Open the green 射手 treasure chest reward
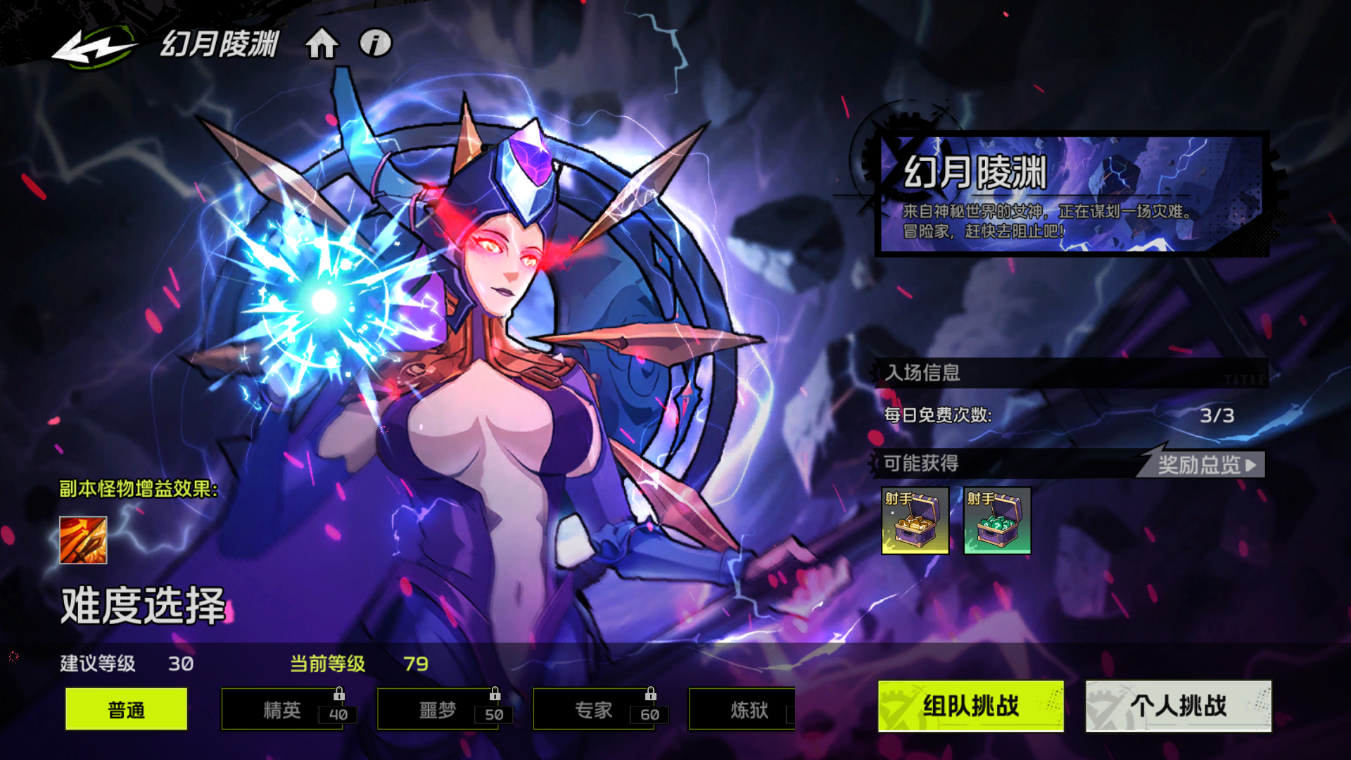Image resolution: width=1351 pixels, height=760 pixels. [996, 520]
